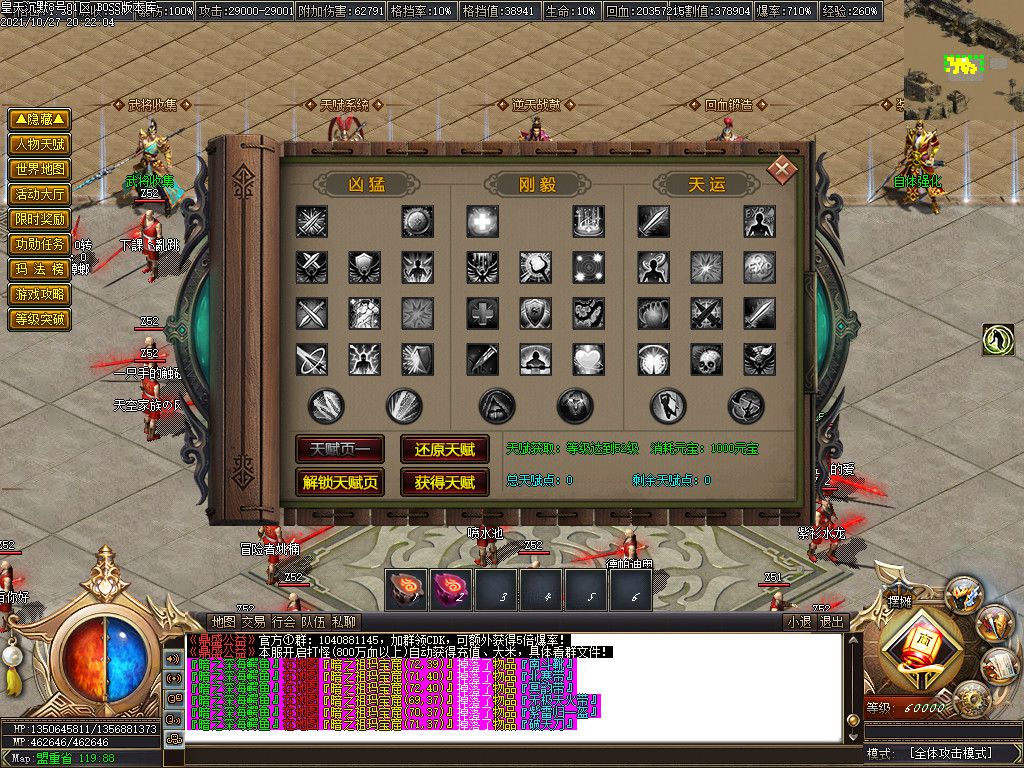
Task: Unlock a talent page via 解锁天赋页
Action: pyautogui.click(x=340, y=482)
